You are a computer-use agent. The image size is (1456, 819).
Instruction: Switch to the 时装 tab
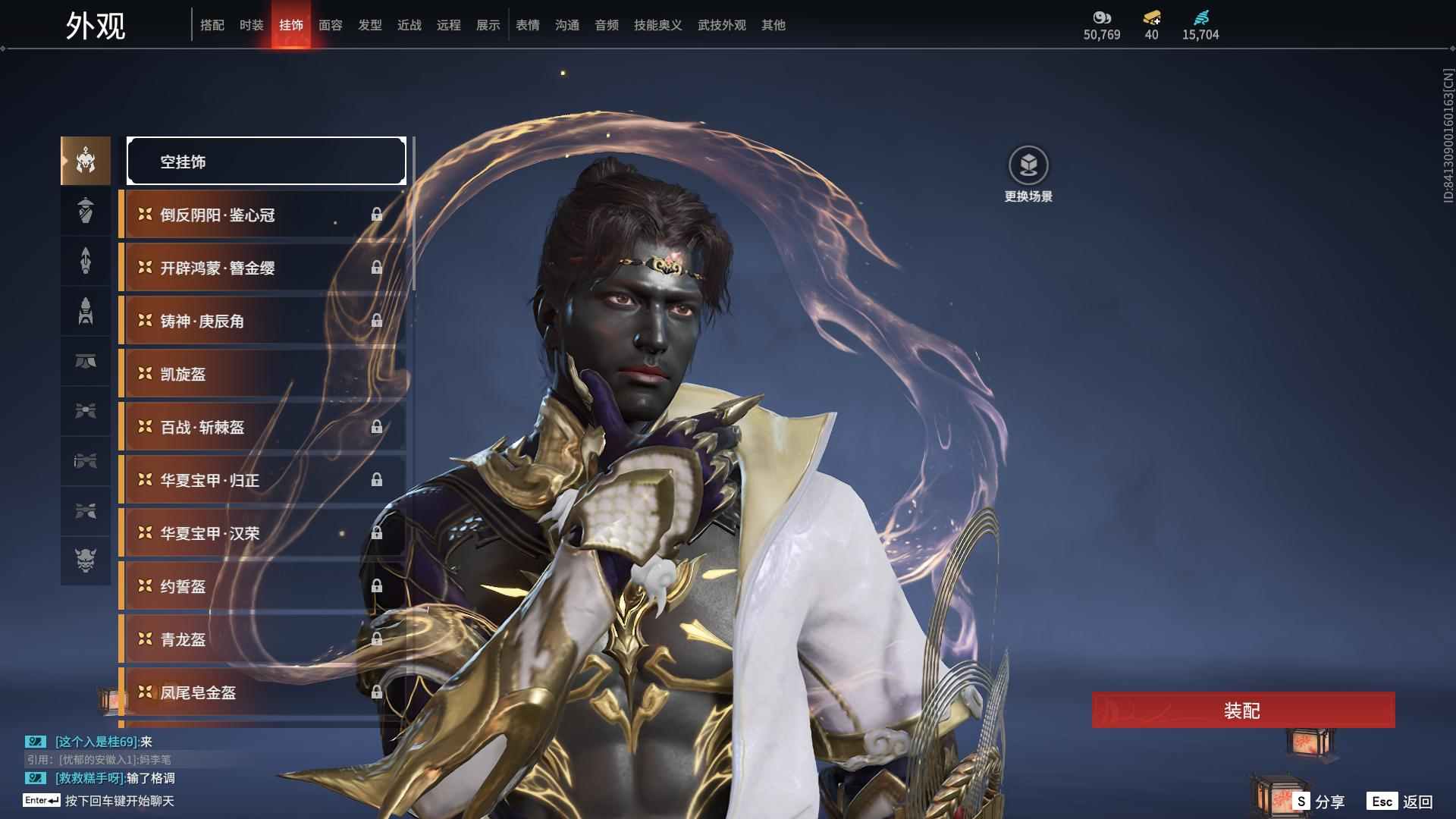click(x=251, y=25)
